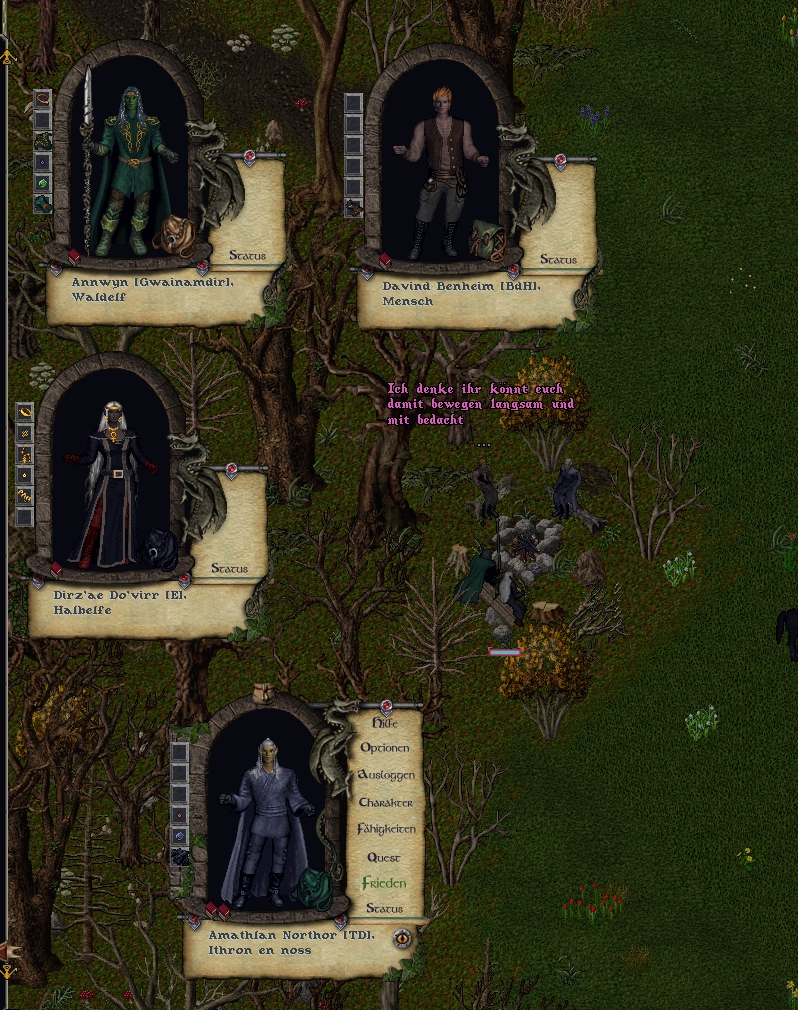Open Dirz'ae's black backpack
This screenshot has width=798, height=1010.
(160, 548)
